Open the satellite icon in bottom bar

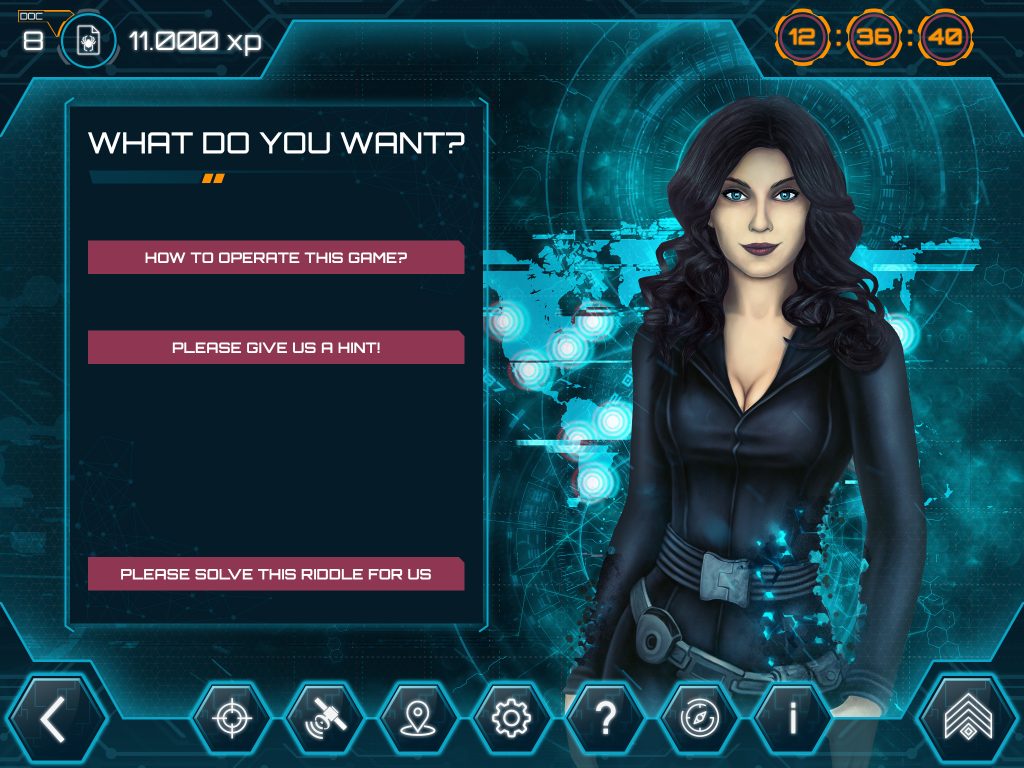pos(324,718)
